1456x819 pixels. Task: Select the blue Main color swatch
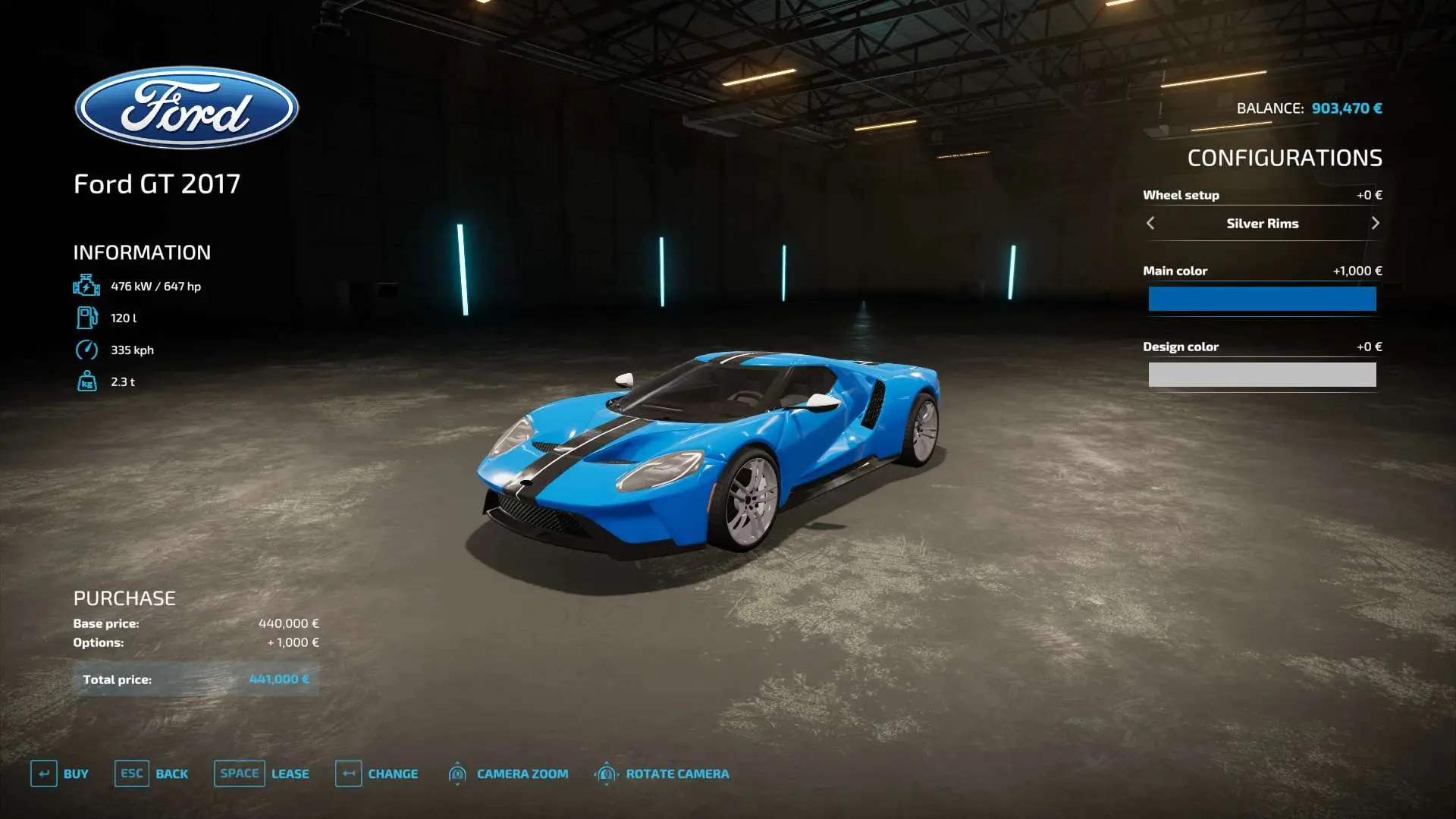(x=1263, y=299)
